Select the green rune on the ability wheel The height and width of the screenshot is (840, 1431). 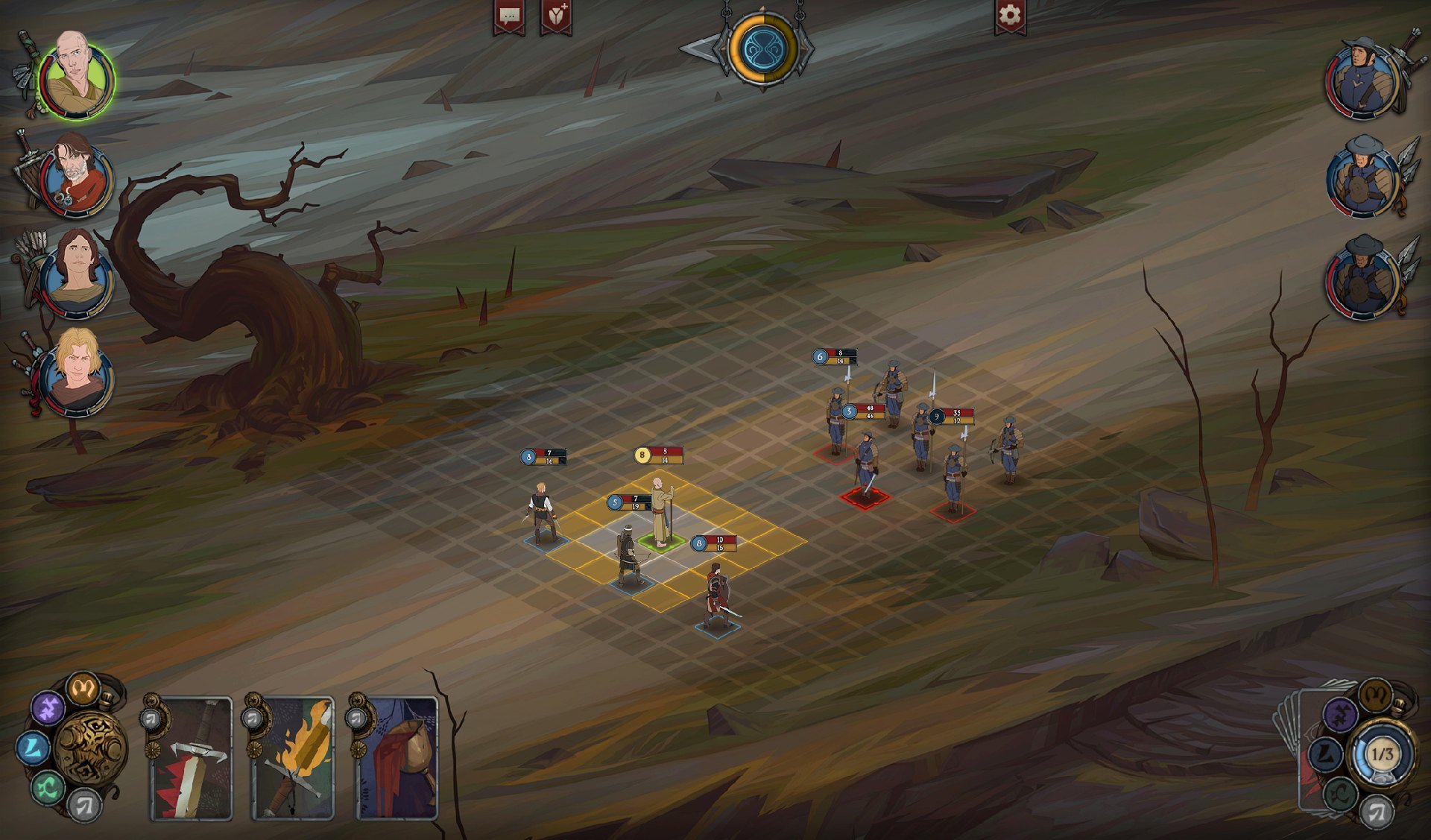click(x=46, y=786)
